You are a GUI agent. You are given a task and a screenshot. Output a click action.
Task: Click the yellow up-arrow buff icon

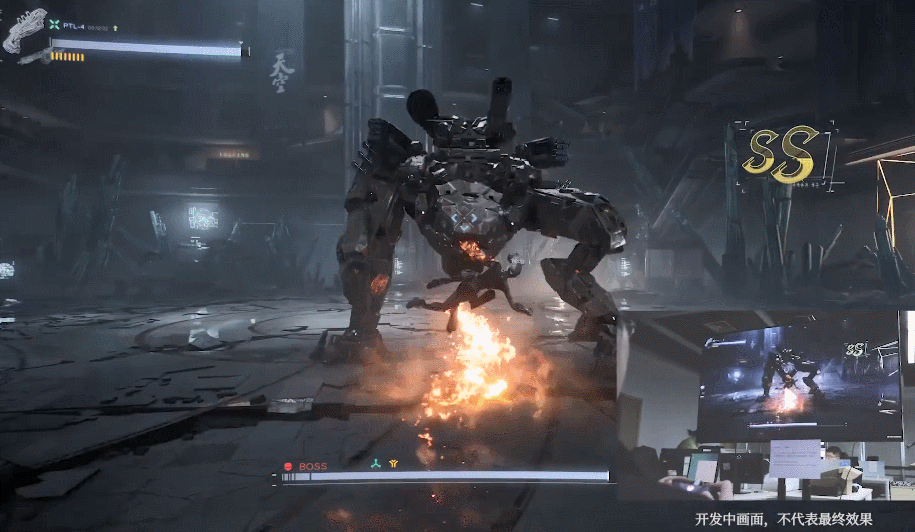[116, 27]
